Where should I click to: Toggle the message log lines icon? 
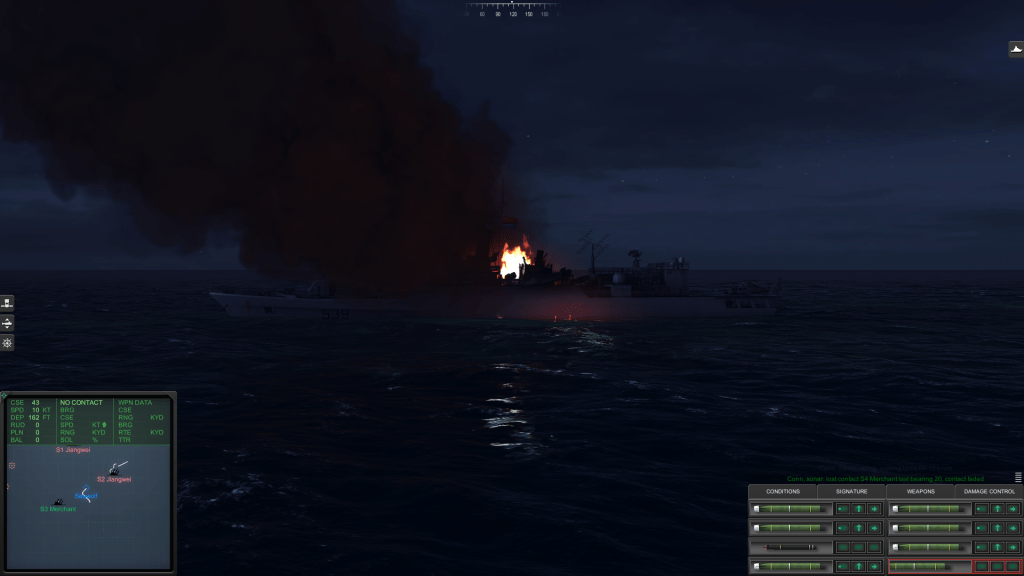coord(1018,477)
